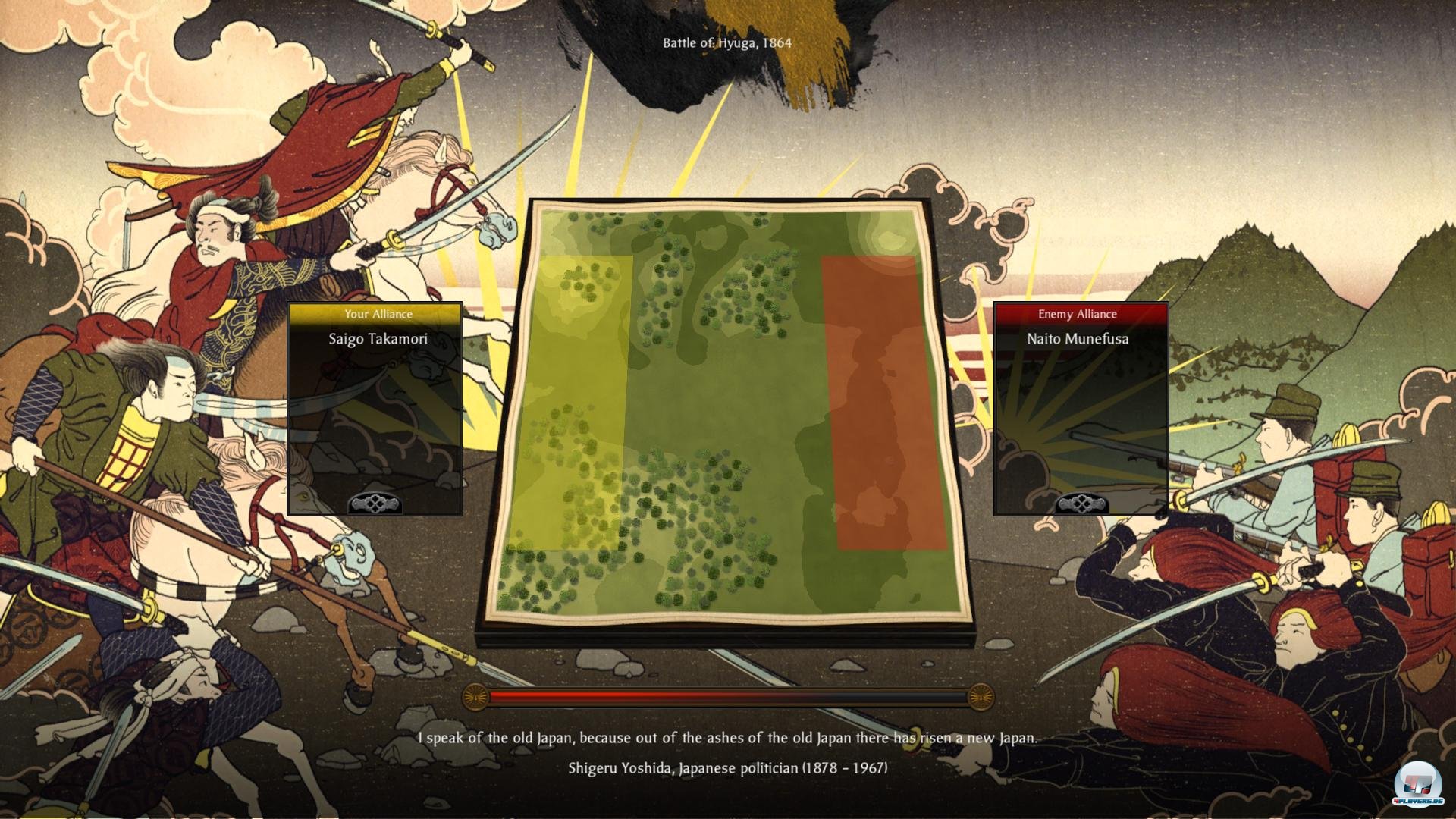
Task: Select the Saigo Takamori alliance panel
Action: tap(375, 409)
